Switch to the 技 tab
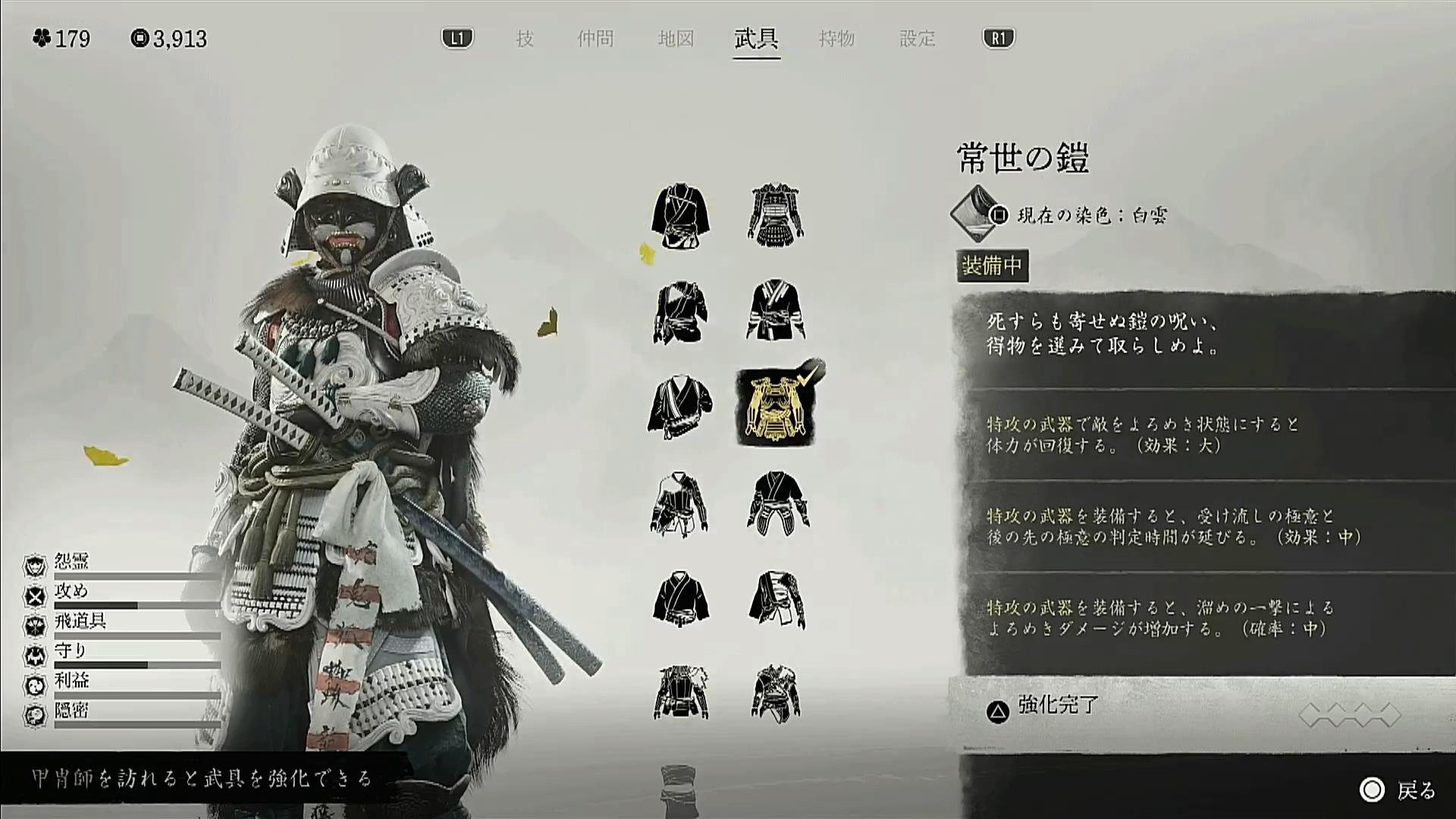1456x819 pixels. [525, 39]
